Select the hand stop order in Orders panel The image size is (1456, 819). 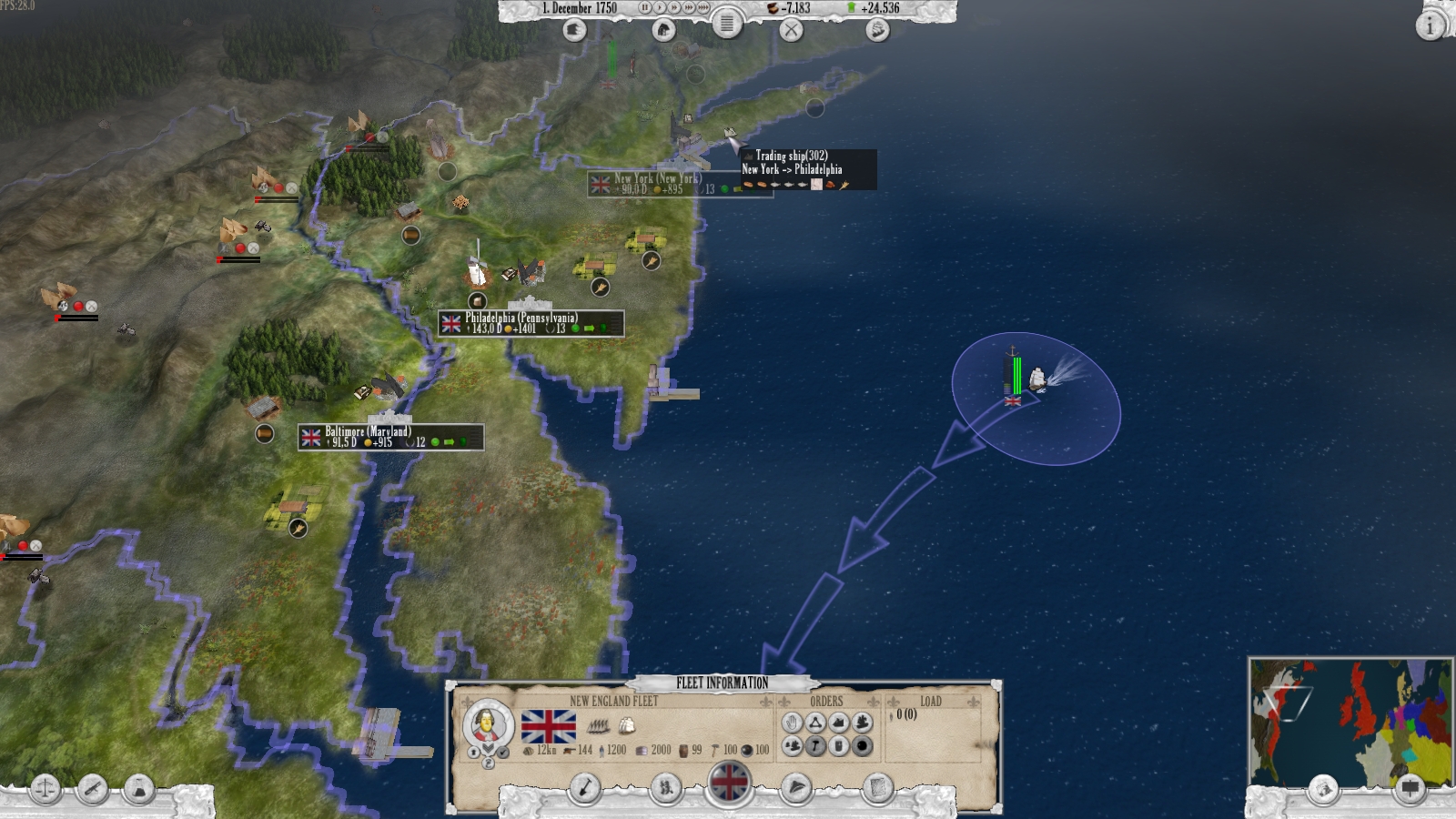point(793,723)
